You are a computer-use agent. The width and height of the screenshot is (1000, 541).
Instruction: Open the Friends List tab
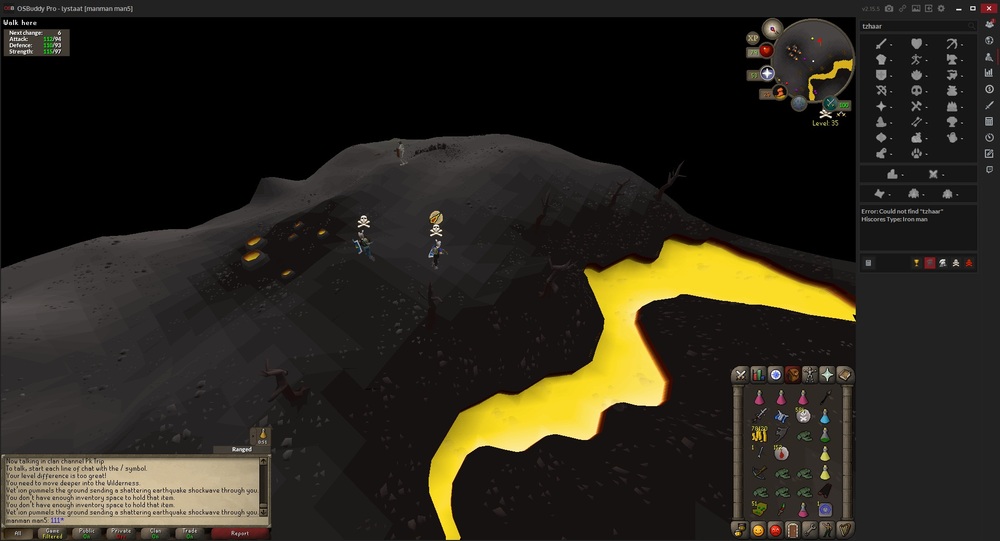click(758, 529)
